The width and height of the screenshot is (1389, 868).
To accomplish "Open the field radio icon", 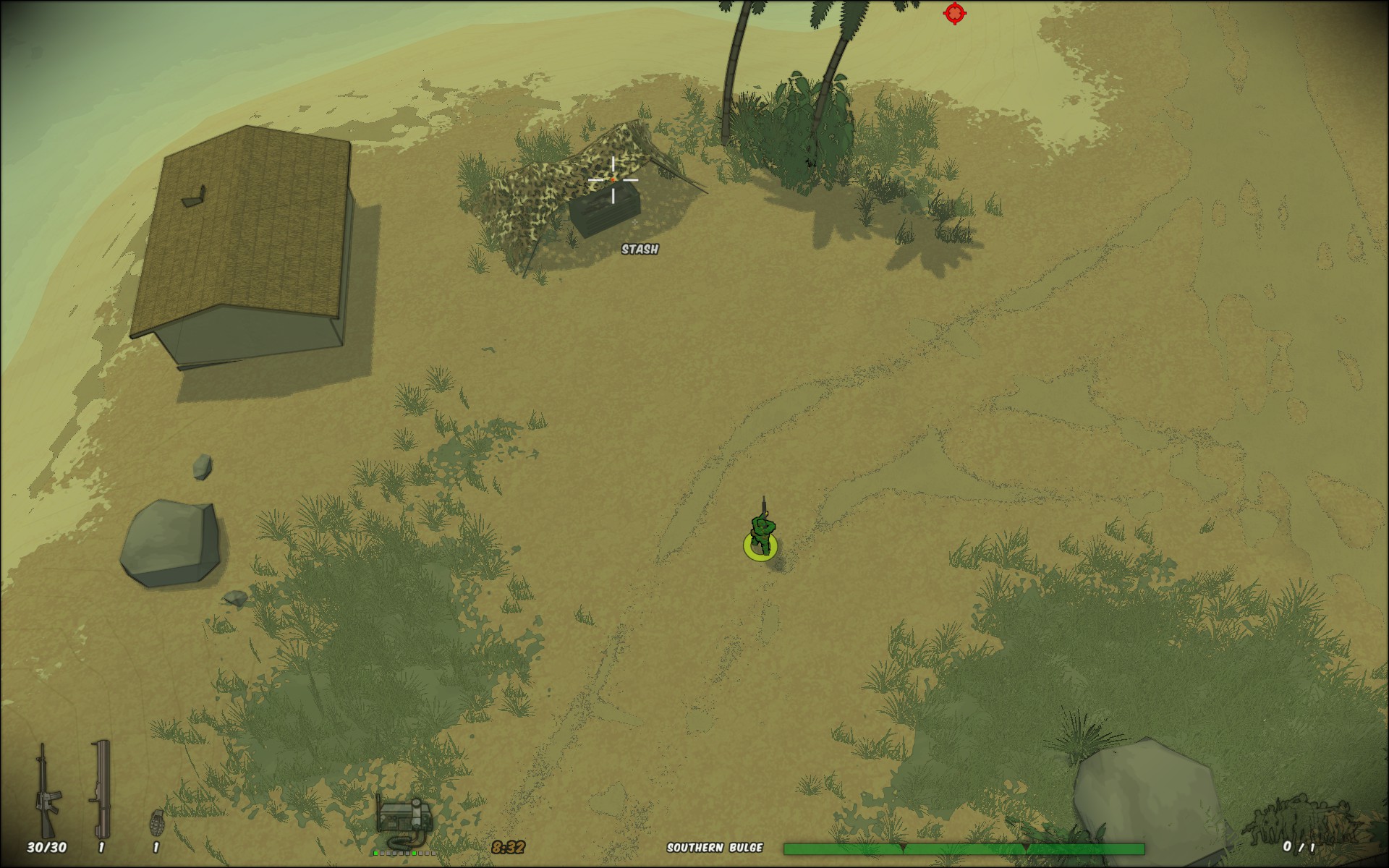I will pyautogui.click(x=402, y=821).
